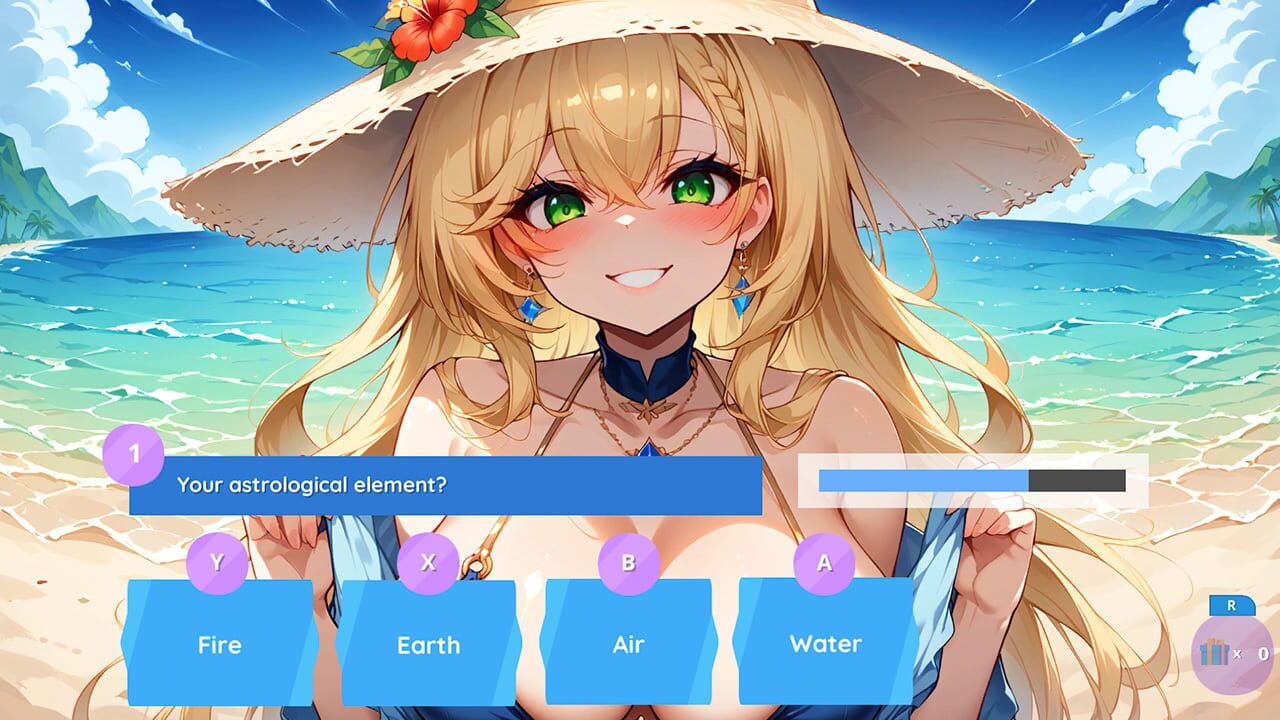Tap the A button badge above Water
This screenshot has height=720, width=1280.
click(826, 563)
